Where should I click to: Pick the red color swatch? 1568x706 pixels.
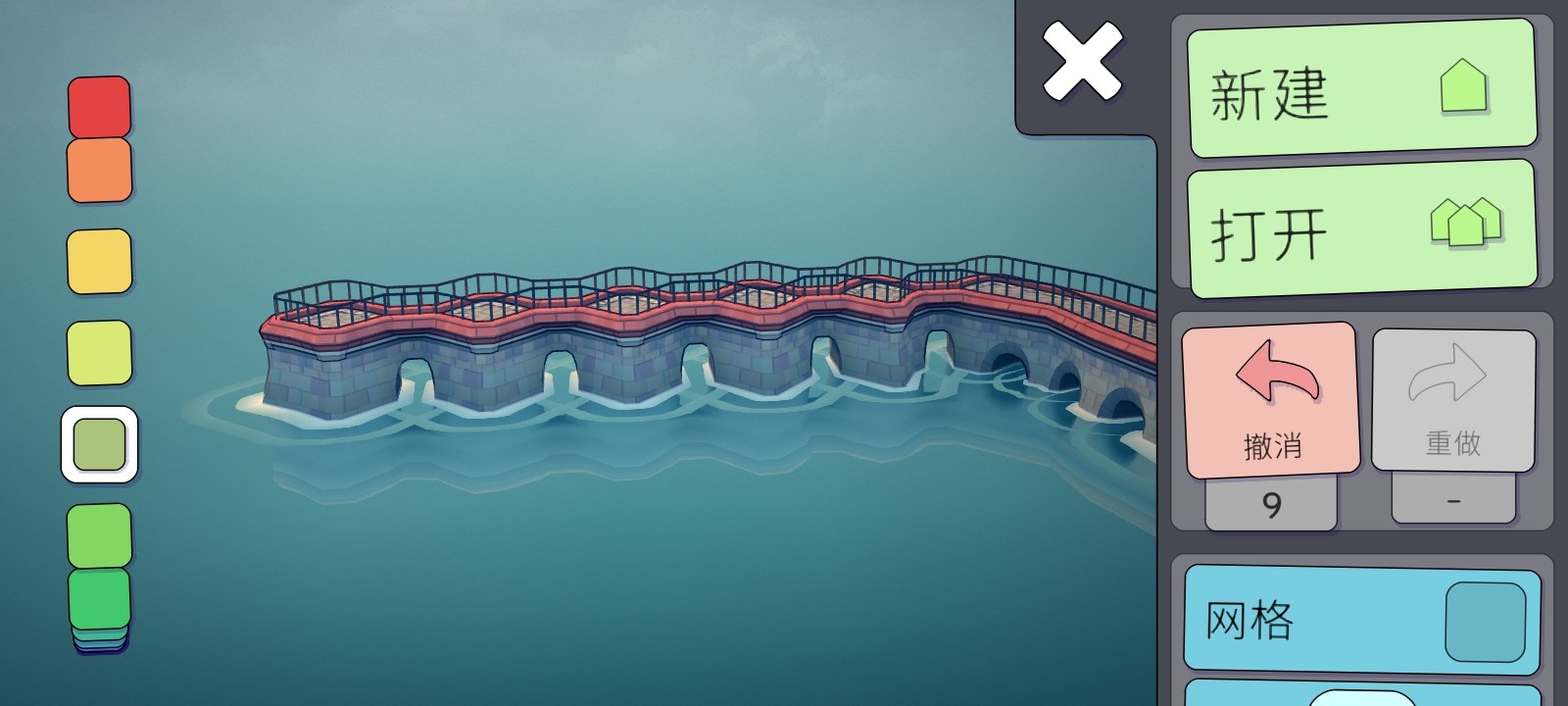99,107
